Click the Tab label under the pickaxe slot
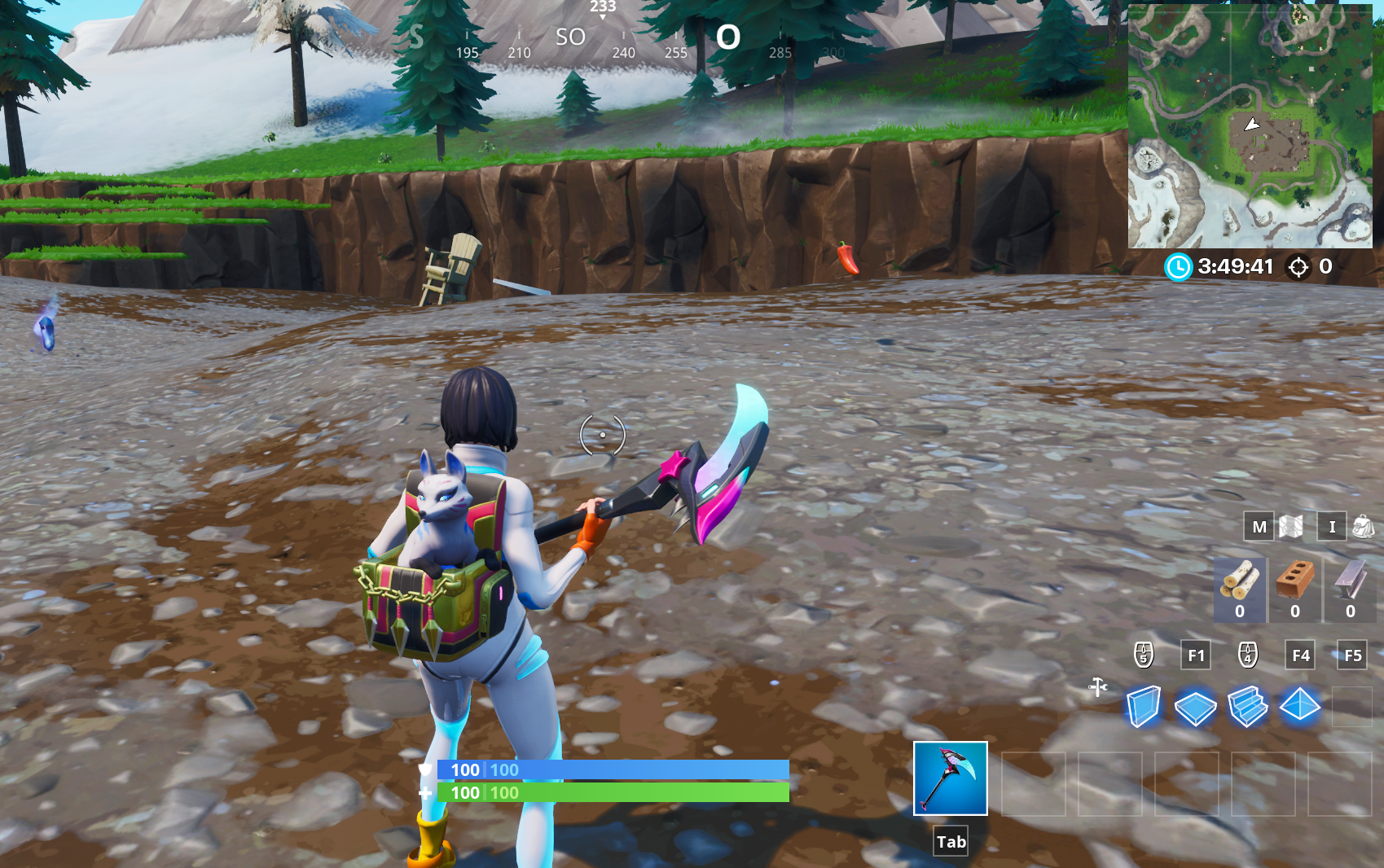Screen dimensions: 1384x868 click(x=950, y=842)
